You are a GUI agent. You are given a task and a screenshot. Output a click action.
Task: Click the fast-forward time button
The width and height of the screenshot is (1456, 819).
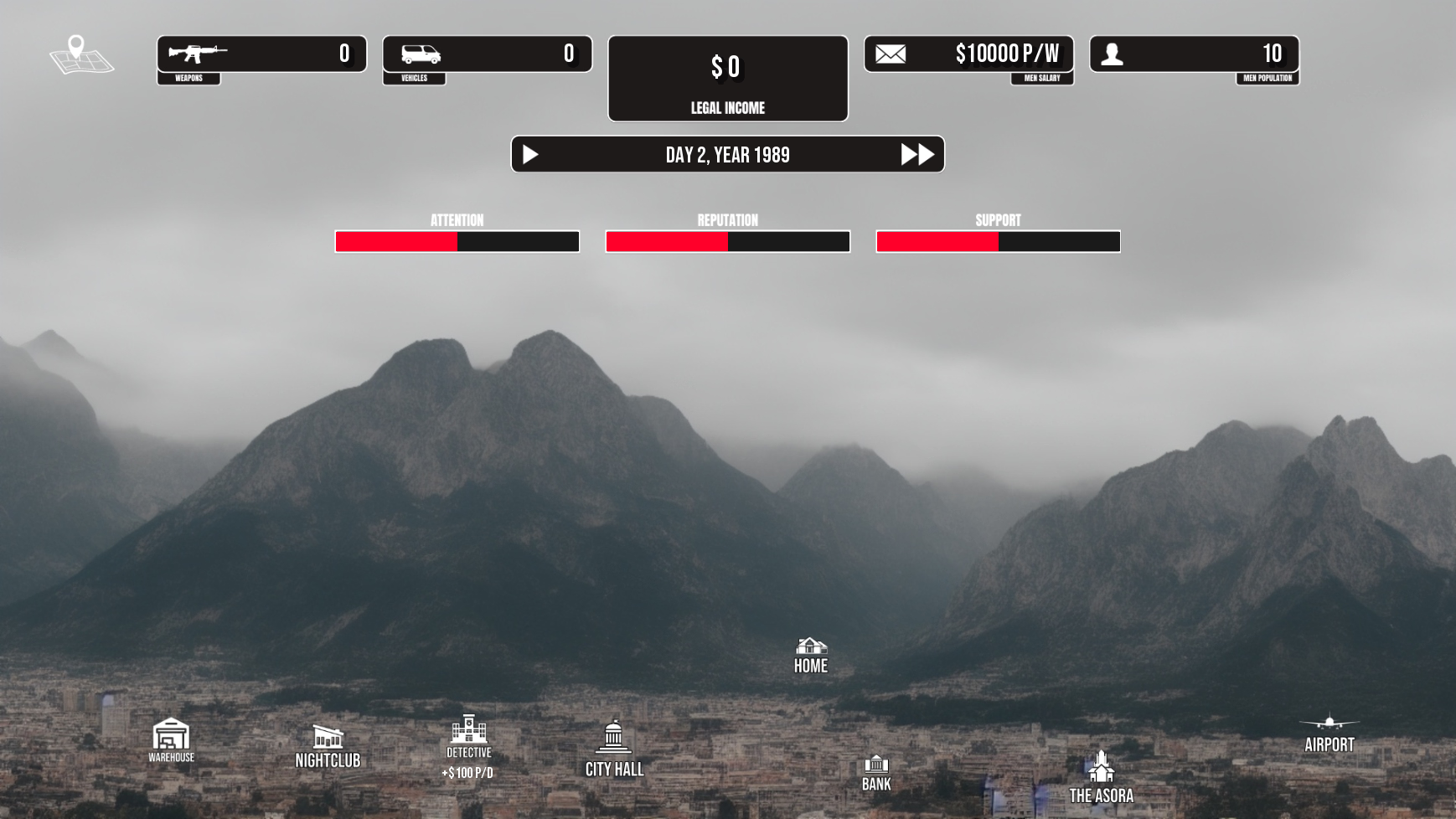tap(916, 155)
